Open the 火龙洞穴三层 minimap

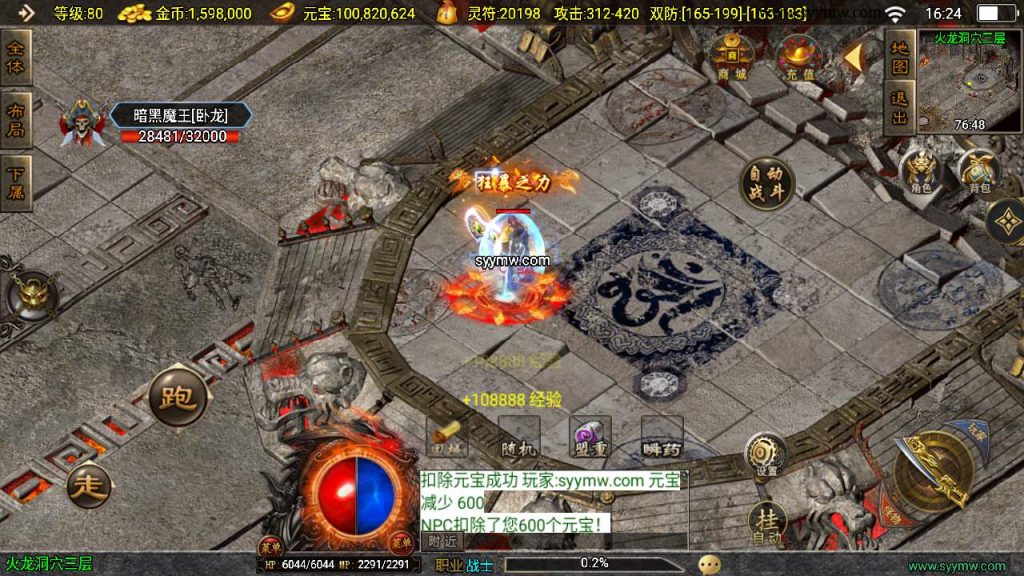pos(972,80)
